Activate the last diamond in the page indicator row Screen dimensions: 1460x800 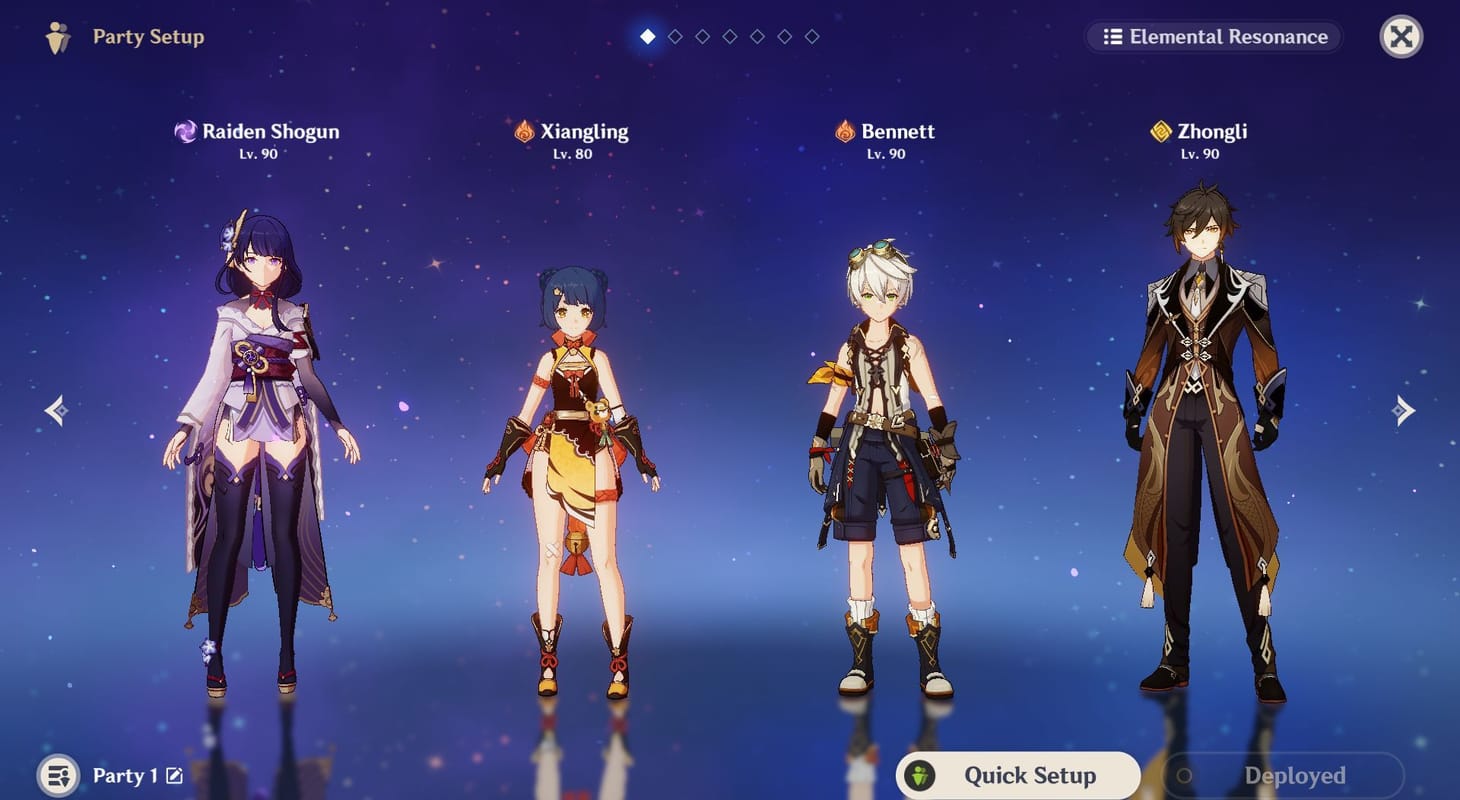click(810, 36)
